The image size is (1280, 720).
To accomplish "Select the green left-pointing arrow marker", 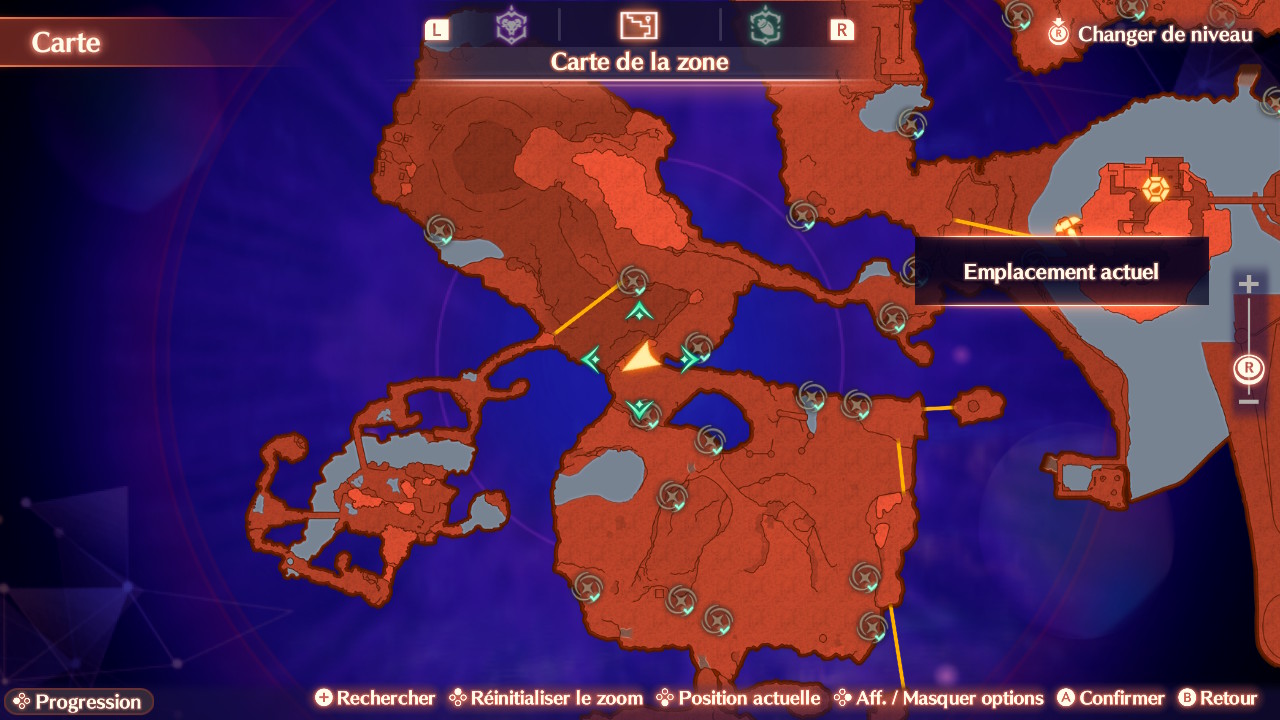I will coord(591,358).
